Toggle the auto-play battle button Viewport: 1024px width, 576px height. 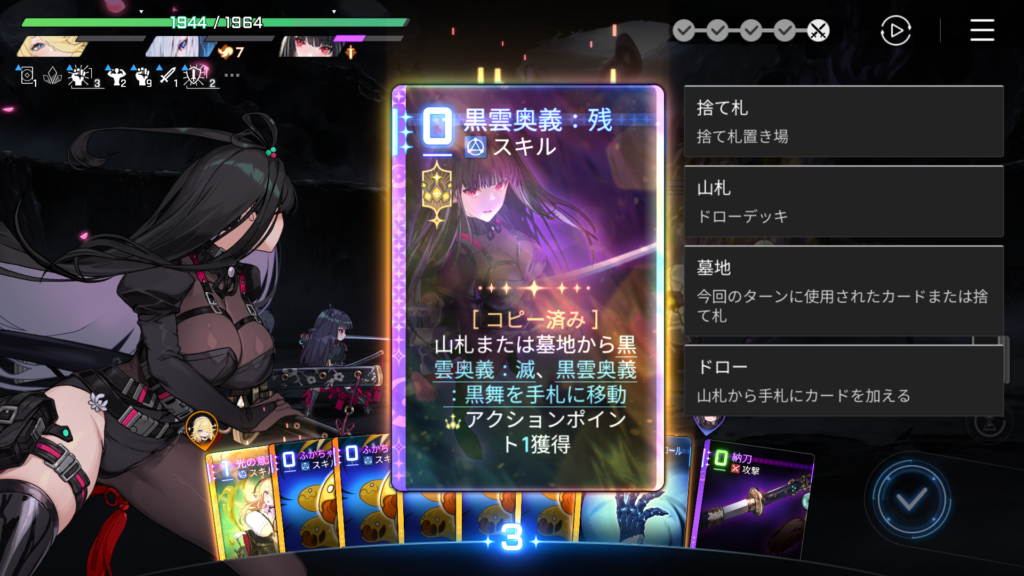click(895, 31)
